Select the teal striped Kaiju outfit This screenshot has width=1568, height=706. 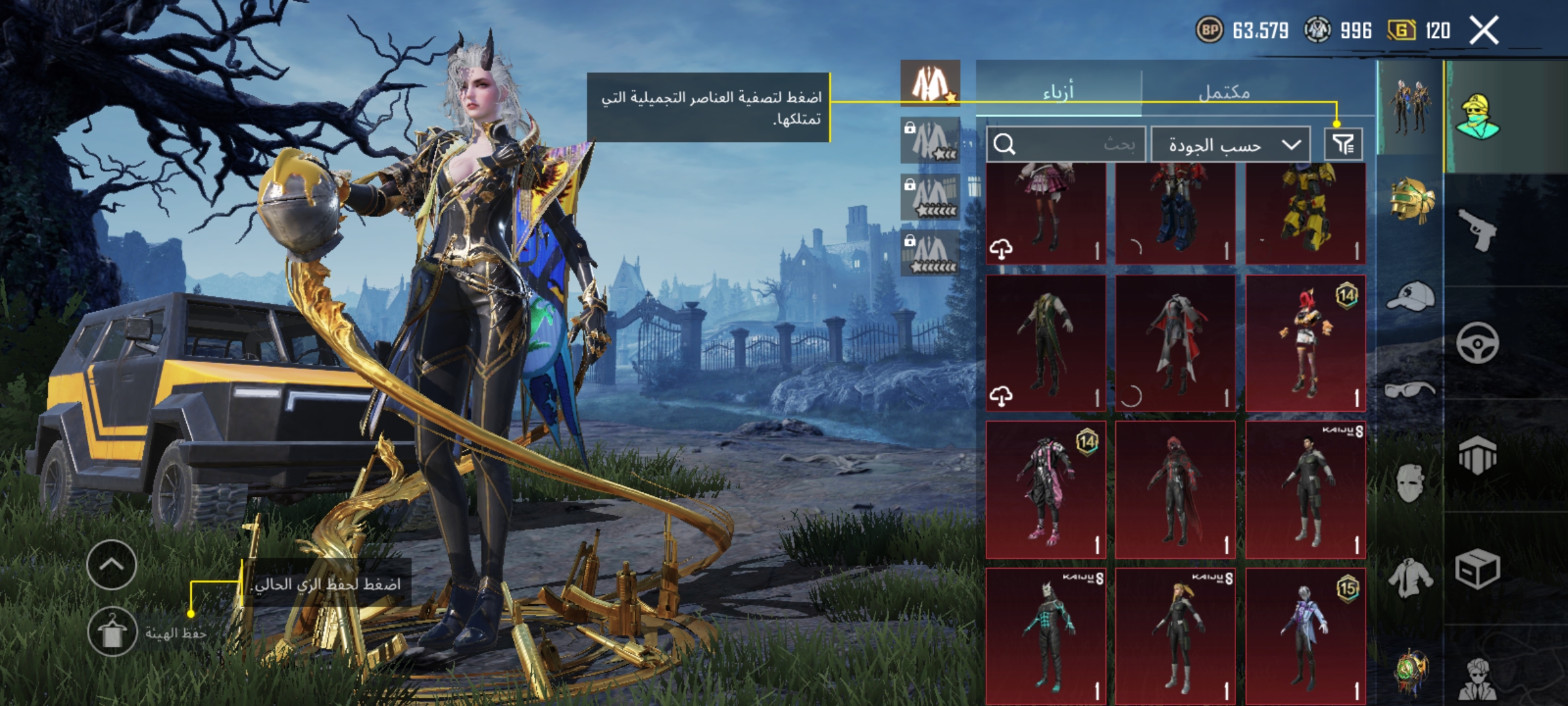pos(1045,635)
